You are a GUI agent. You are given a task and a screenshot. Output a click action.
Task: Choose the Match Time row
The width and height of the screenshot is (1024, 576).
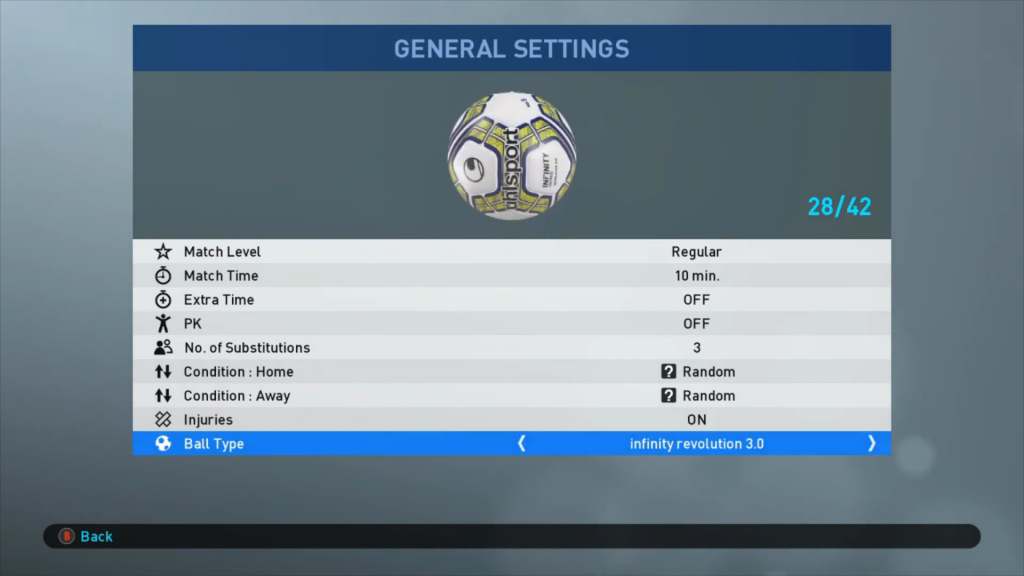pyautogui.click(x=511, y=276)
